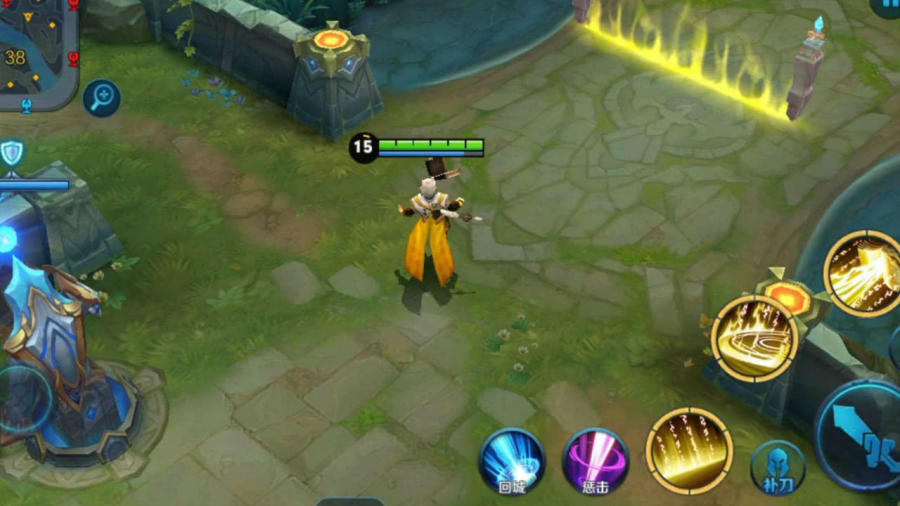The width and height of the screenshot is (900, 506).
Task: Open the minimap
Action: pos(38,52)
